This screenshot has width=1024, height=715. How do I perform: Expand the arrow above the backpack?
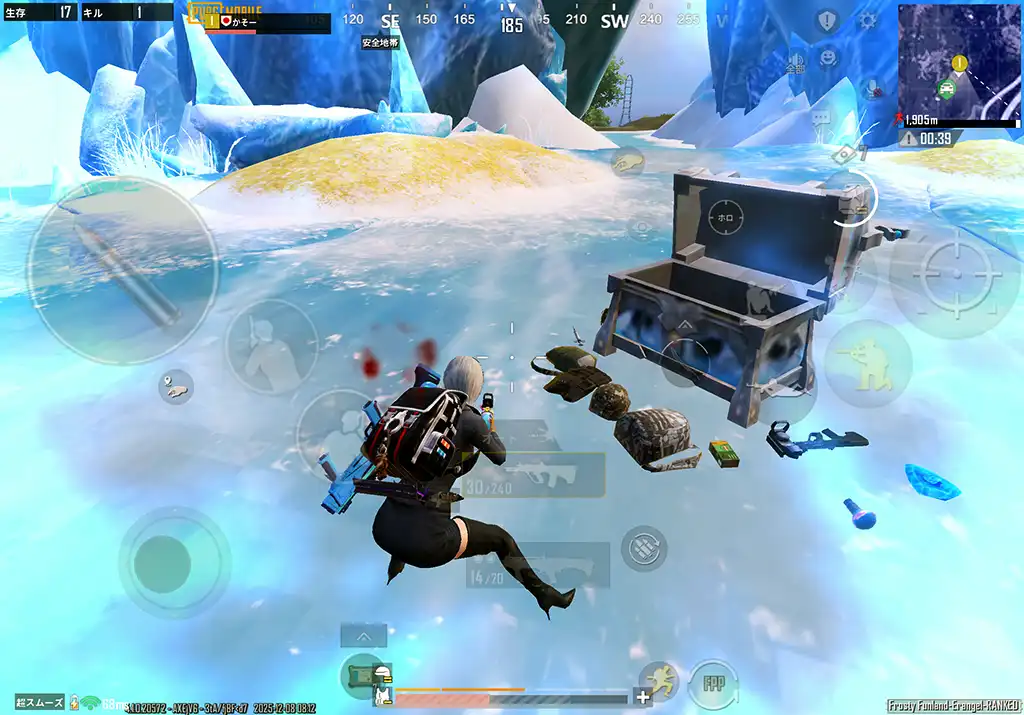363,635
